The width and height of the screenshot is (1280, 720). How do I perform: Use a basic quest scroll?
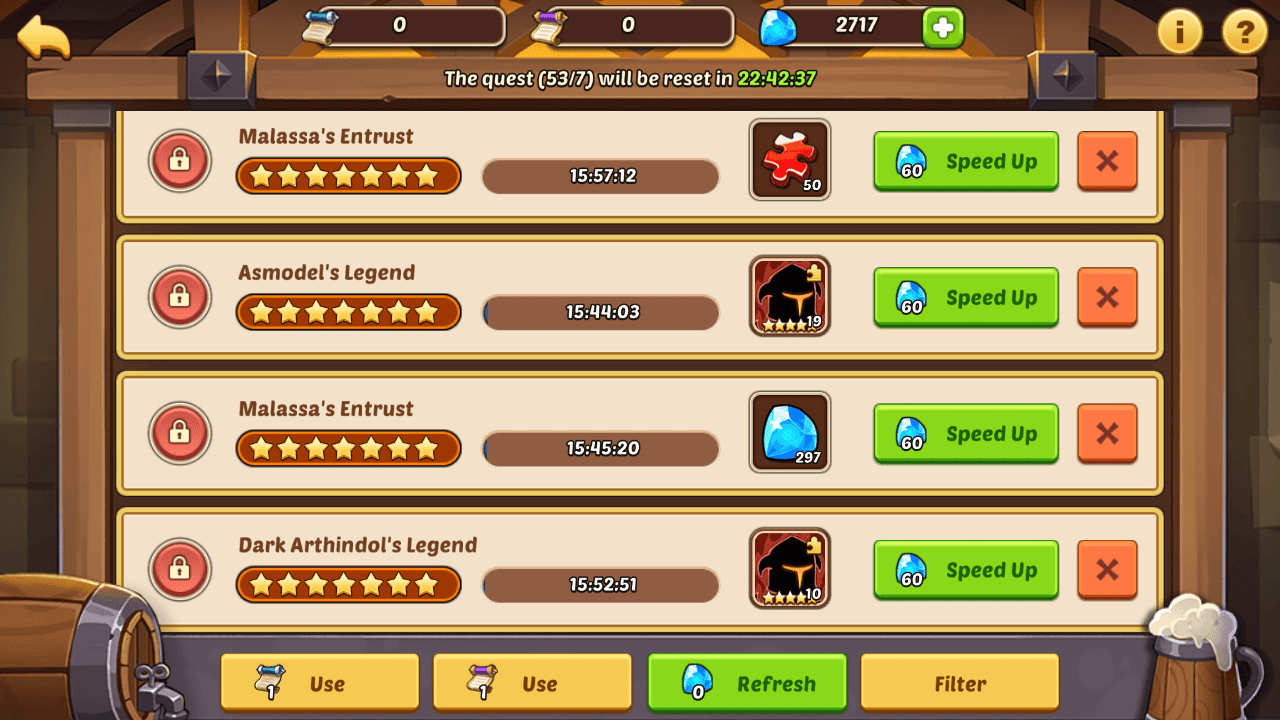click(319, 682)
